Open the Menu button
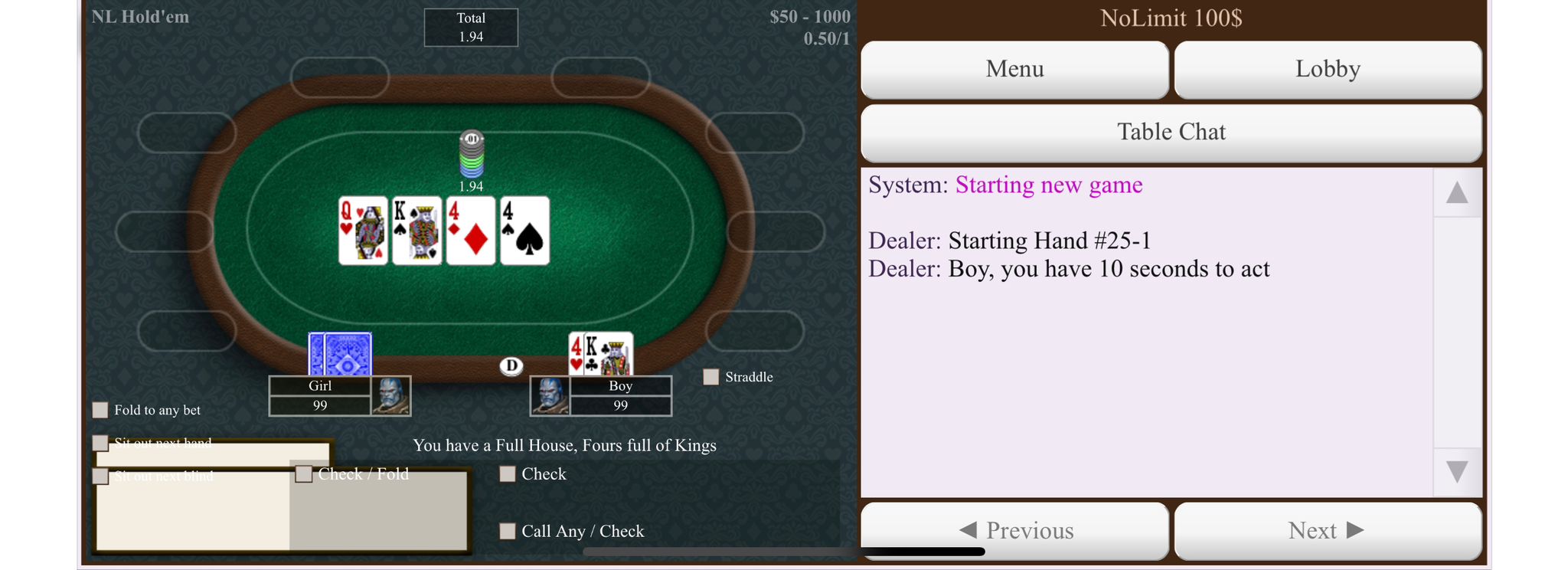This screenshot has width=1568, height=570. coord(1014,69)
